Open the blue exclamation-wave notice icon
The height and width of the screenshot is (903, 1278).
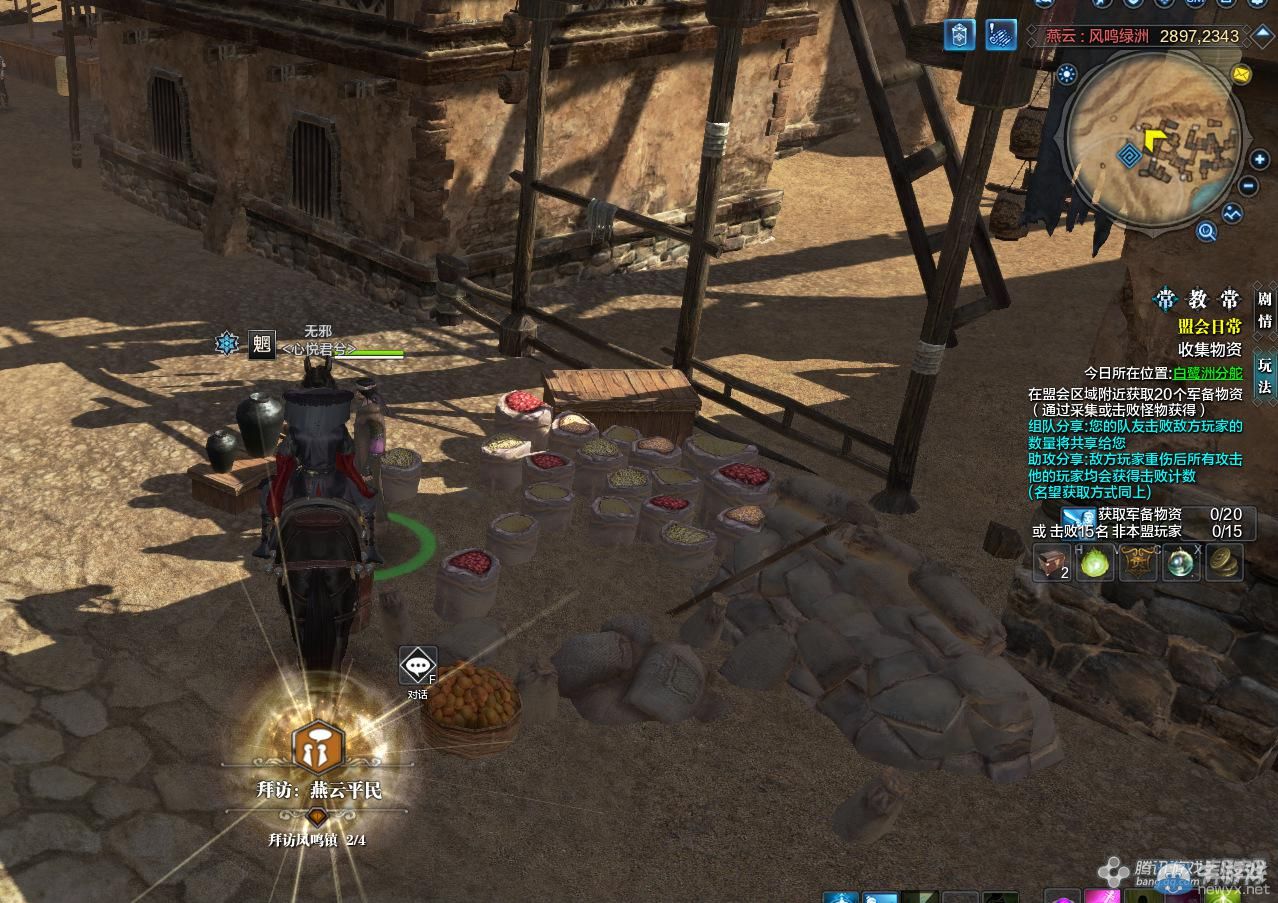pyautogui.click(x=1000, y=35)
